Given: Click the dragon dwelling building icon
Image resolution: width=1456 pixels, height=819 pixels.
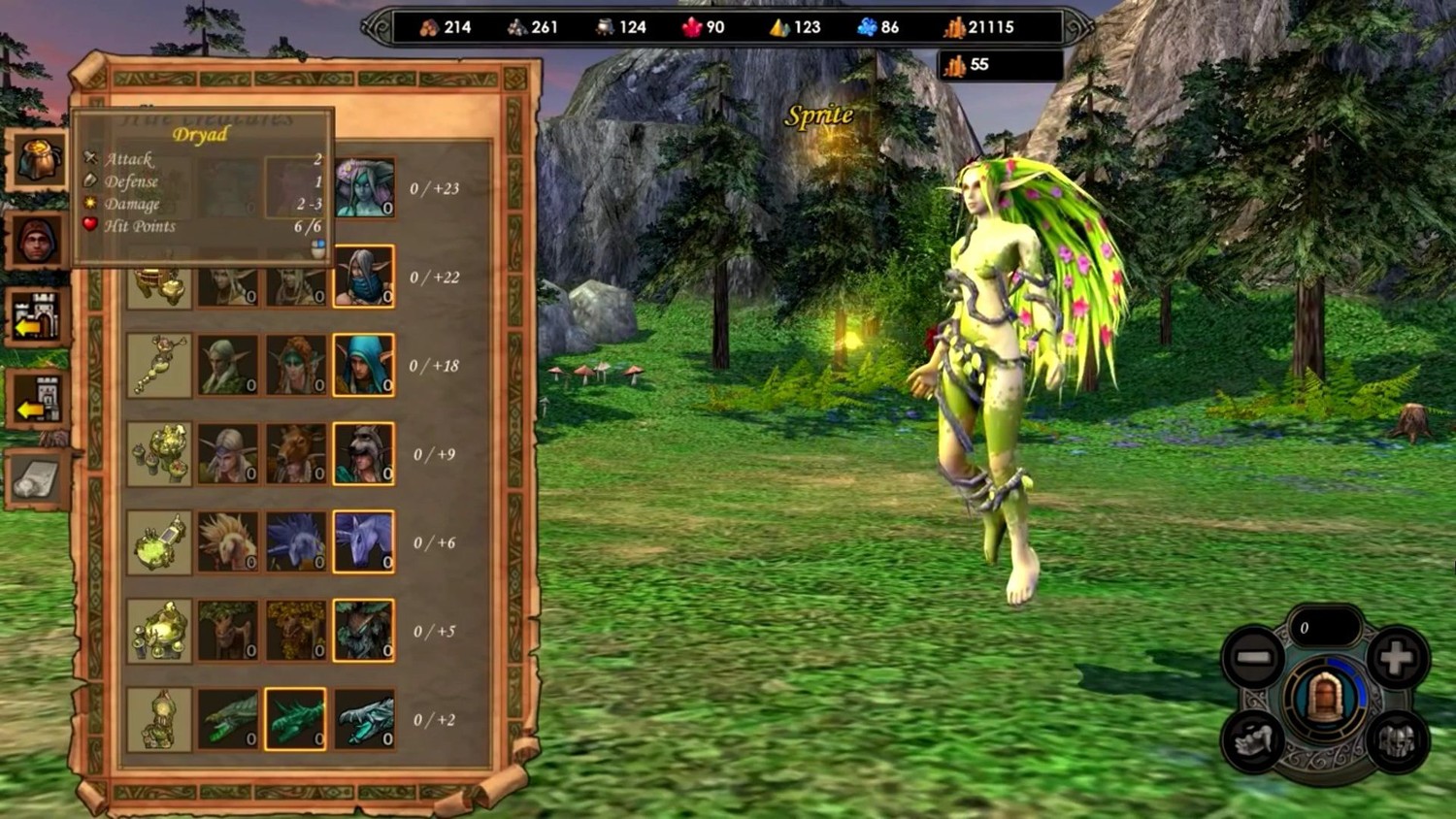Looking at the screenshot, I should coord(159,719).
